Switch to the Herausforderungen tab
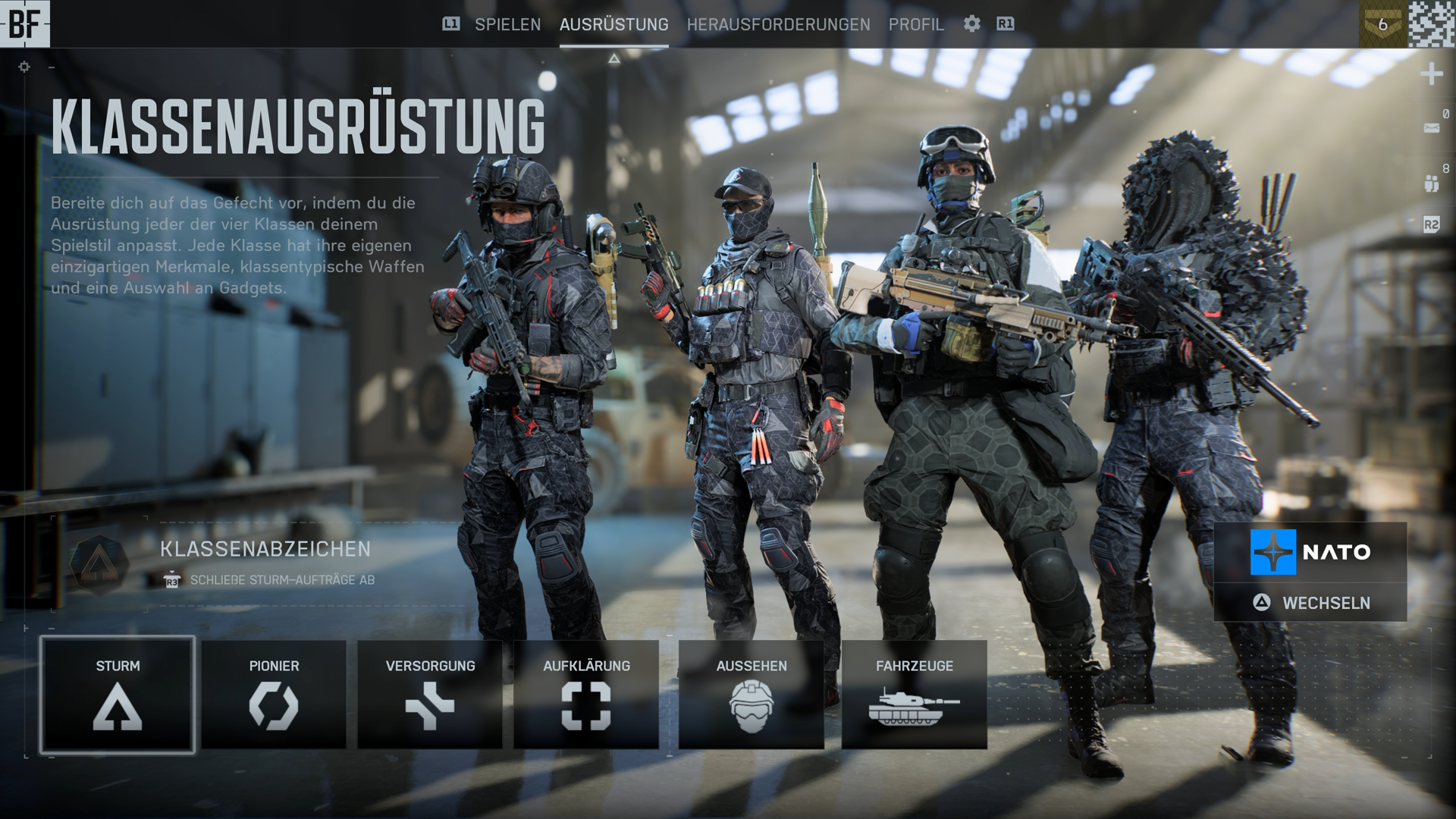The width and height of the screenshot is (1456, 819). tap(778, 24)
